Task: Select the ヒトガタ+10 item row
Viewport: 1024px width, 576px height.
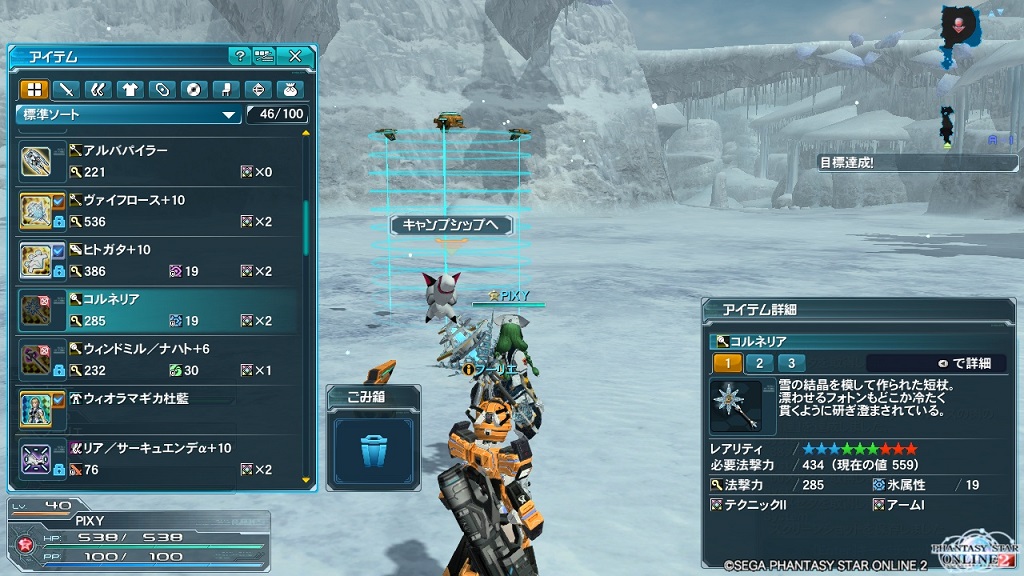Action: coord(160,260)
